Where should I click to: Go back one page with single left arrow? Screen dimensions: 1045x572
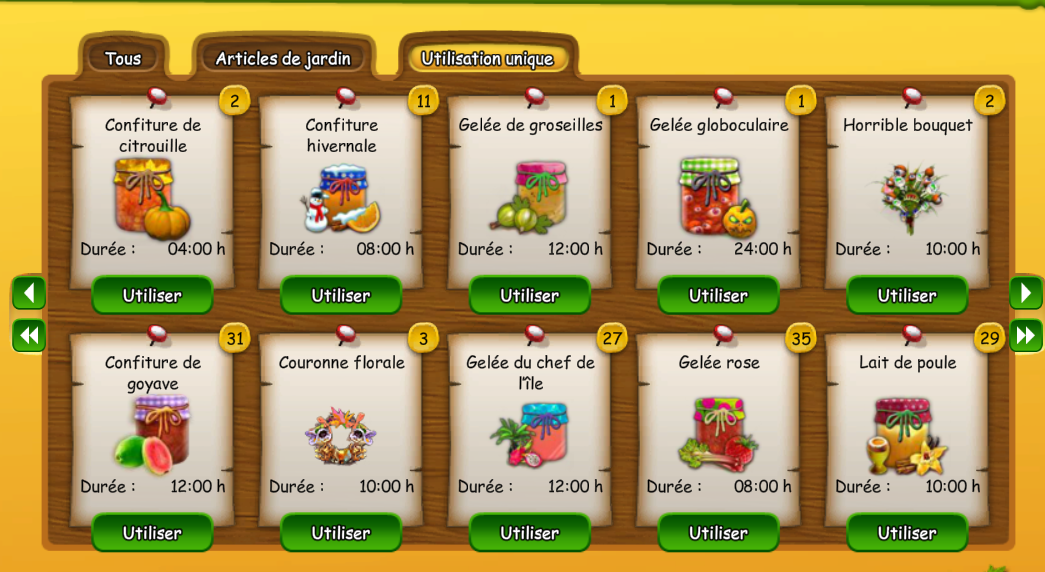point(29,293)
